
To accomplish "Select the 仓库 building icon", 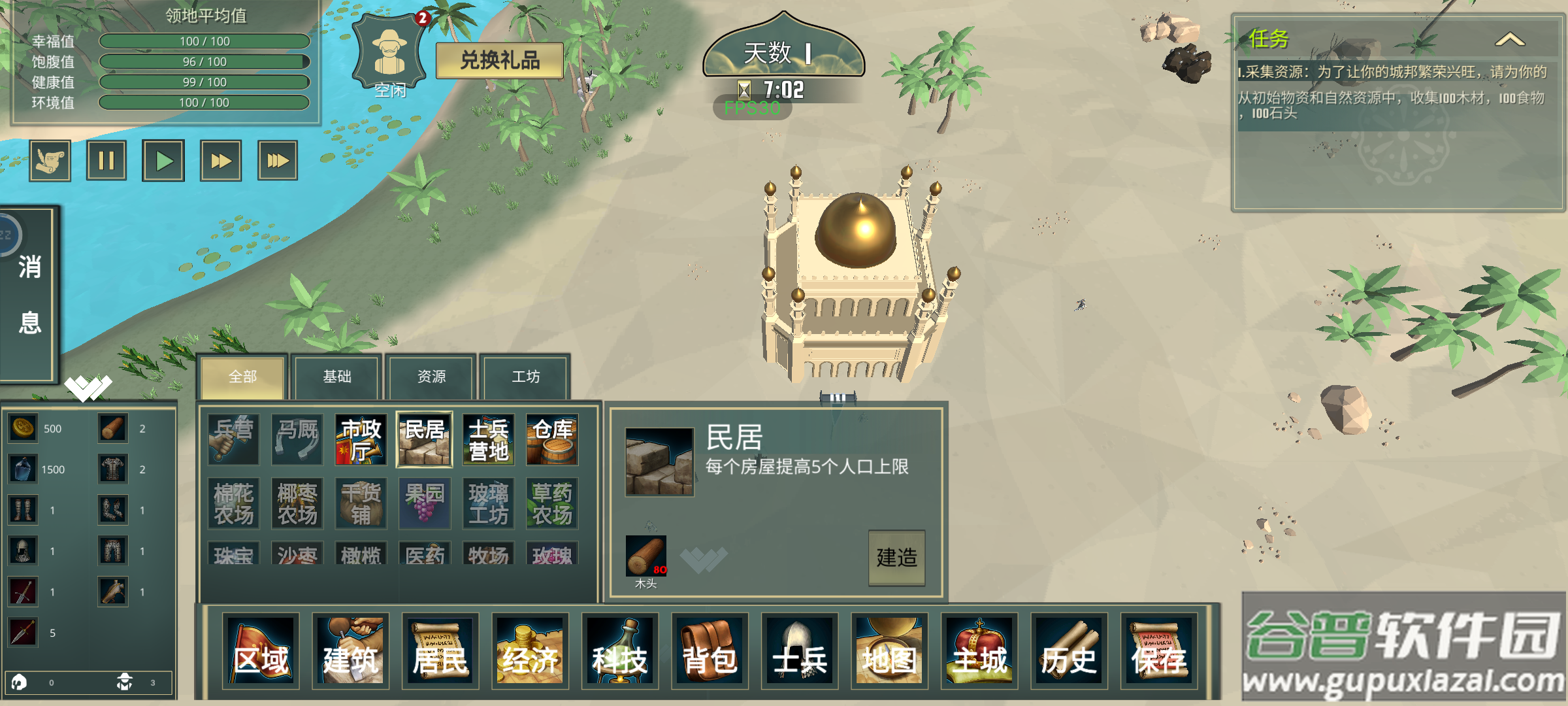I will coord(552,439).
